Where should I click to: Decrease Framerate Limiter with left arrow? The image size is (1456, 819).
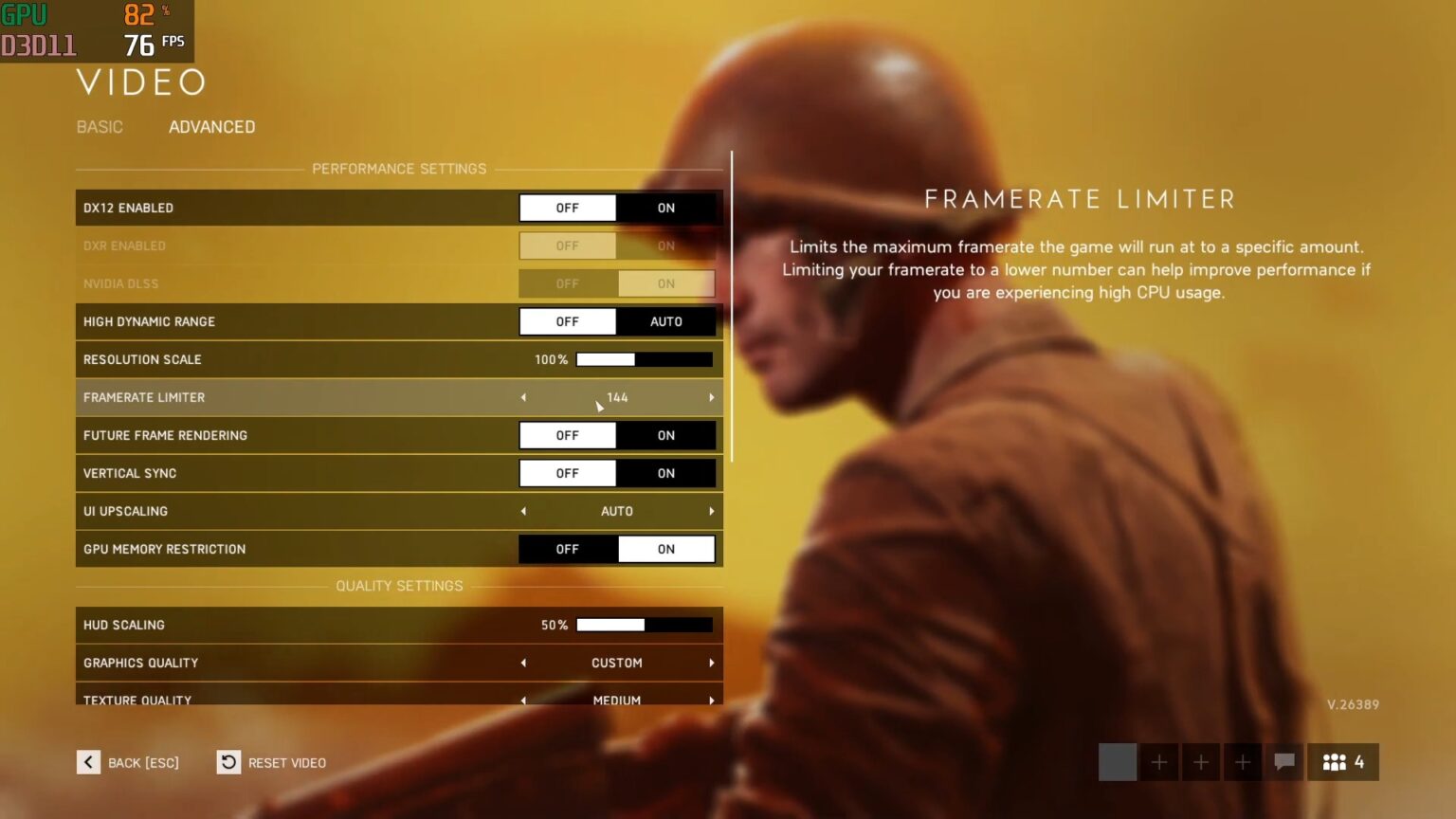[x=523, y=397]
